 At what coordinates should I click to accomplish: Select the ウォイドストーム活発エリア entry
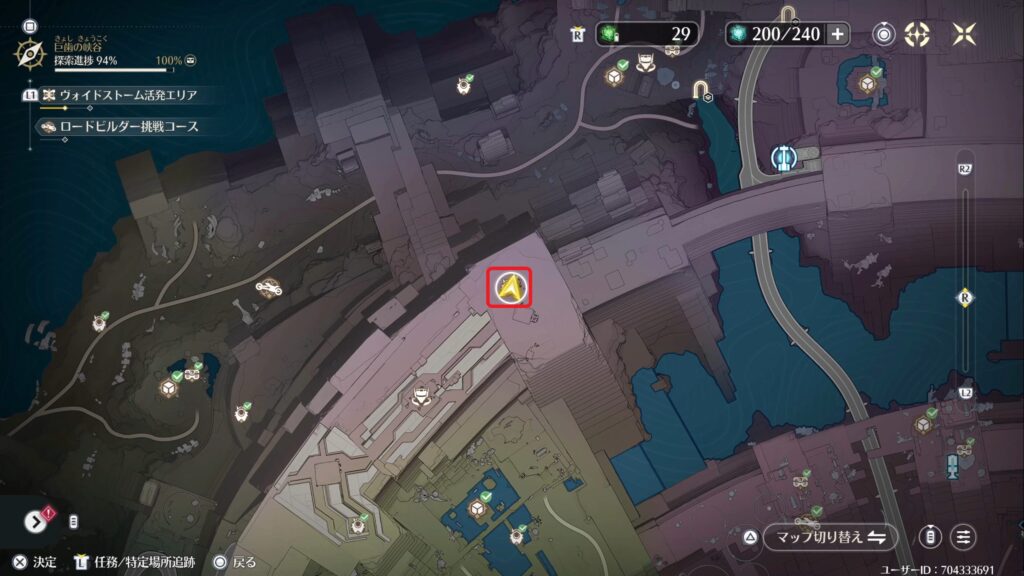tap(127, 95)
